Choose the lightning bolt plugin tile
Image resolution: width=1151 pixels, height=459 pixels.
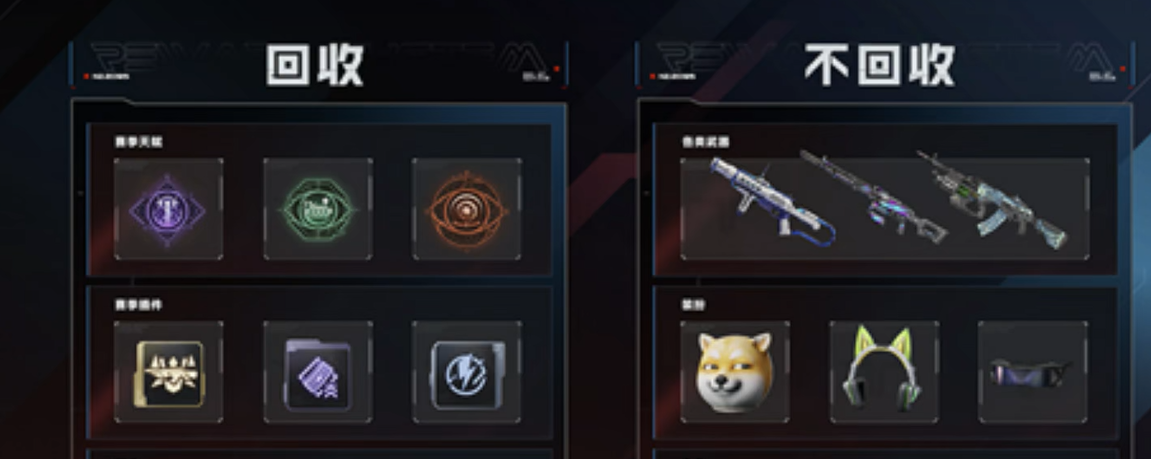[466, 372]
